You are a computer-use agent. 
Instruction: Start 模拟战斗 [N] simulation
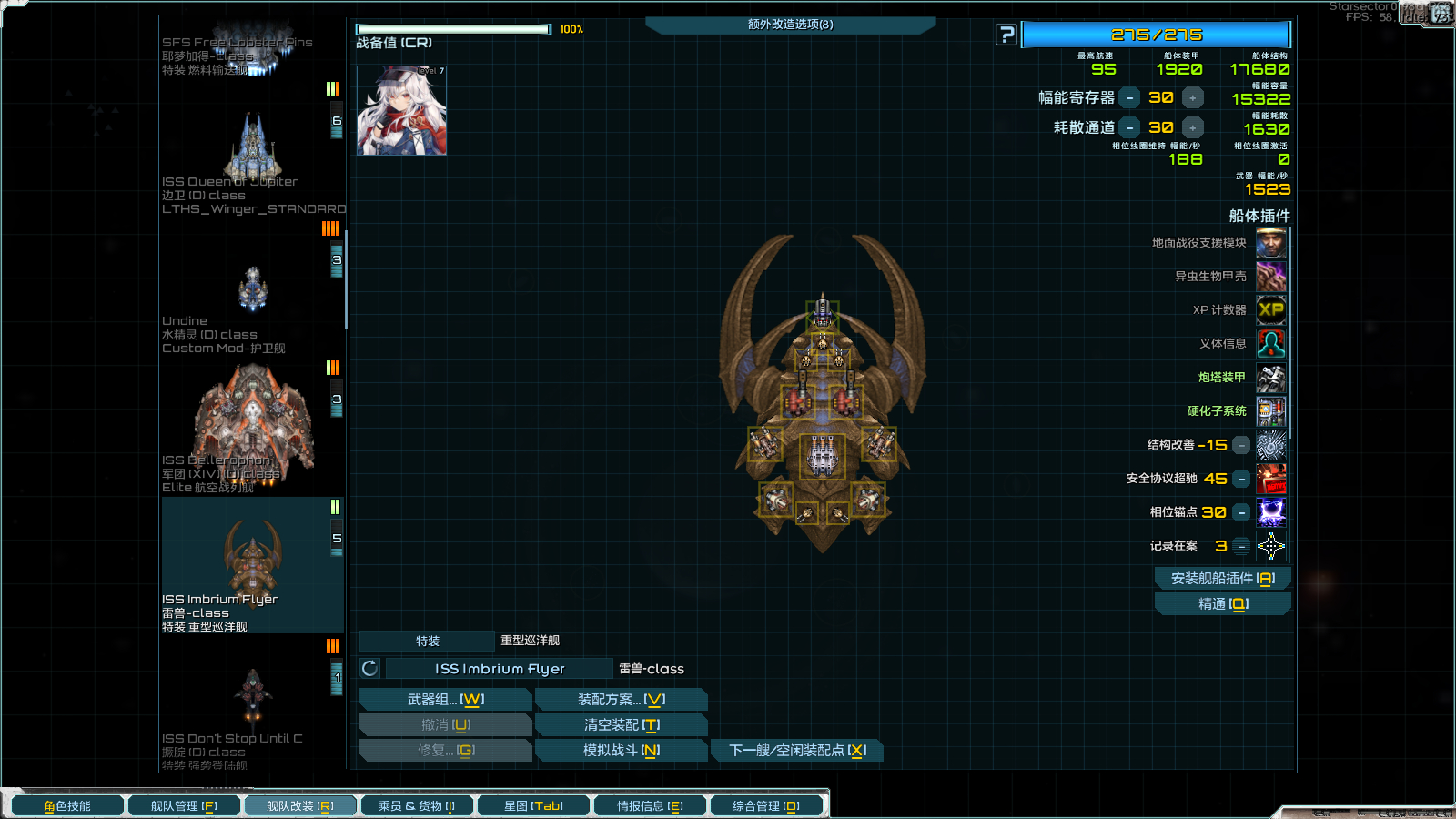point(622,750)
